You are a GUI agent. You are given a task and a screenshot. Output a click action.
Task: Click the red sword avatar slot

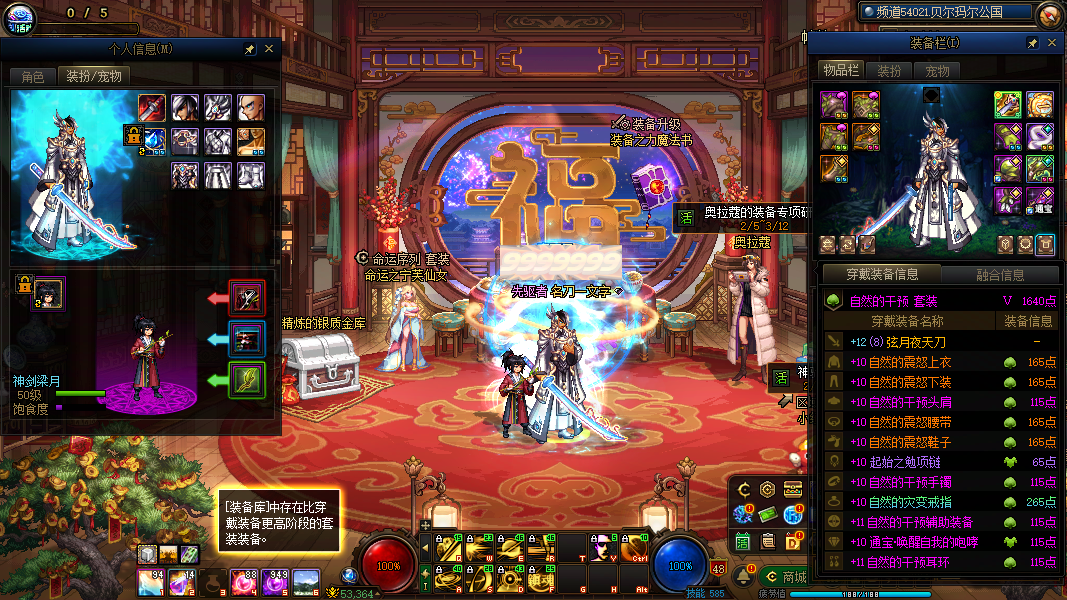[152, 106]
